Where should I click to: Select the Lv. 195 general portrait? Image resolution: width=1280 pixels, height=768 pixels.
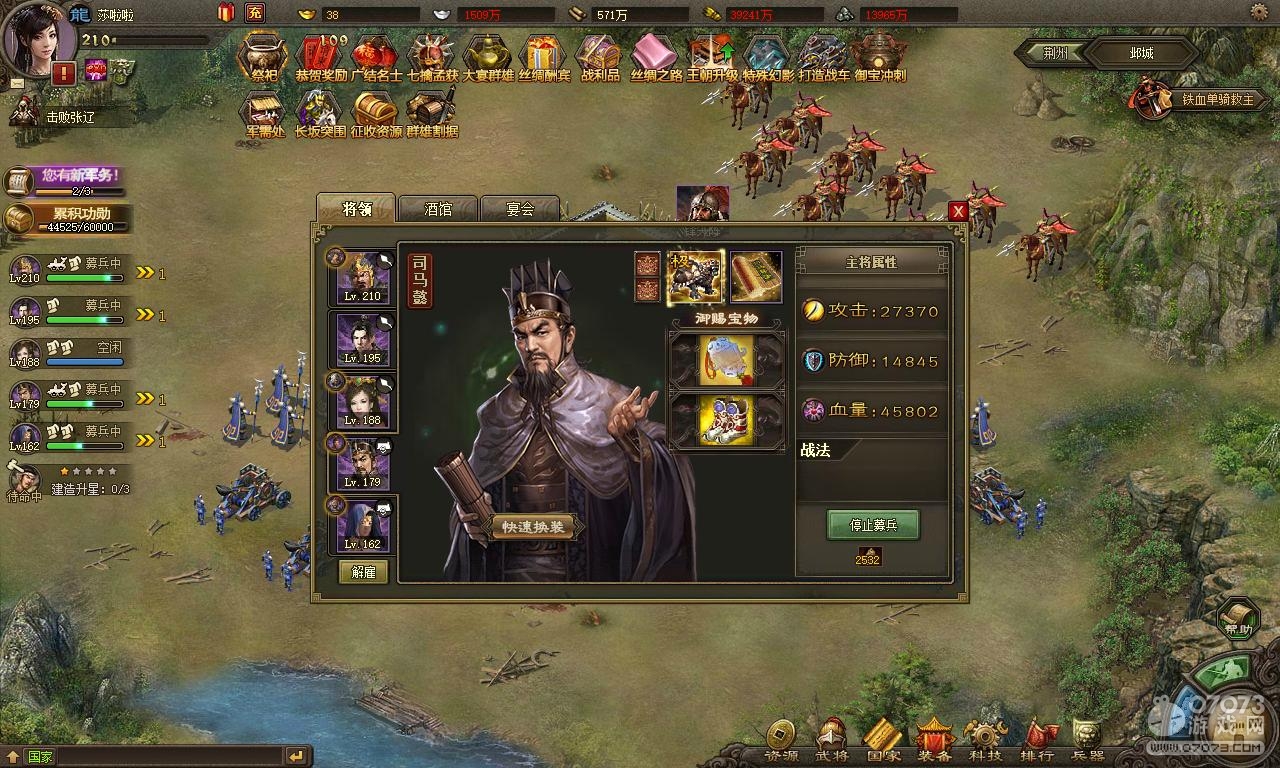[x=362, y=338]
